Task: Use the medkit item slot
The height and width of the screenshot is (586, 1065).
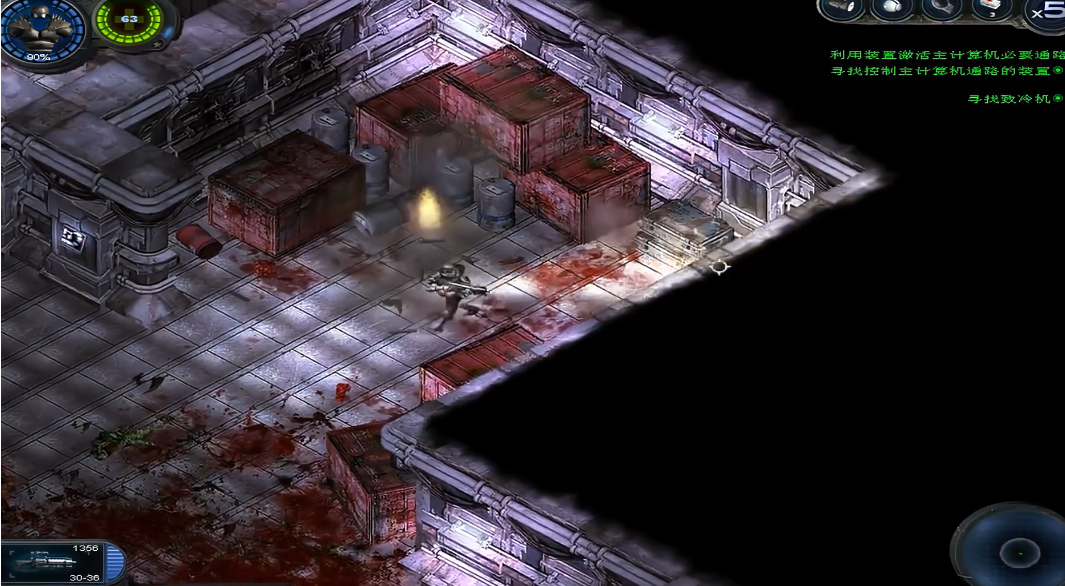Action: (x=993, y=10)
